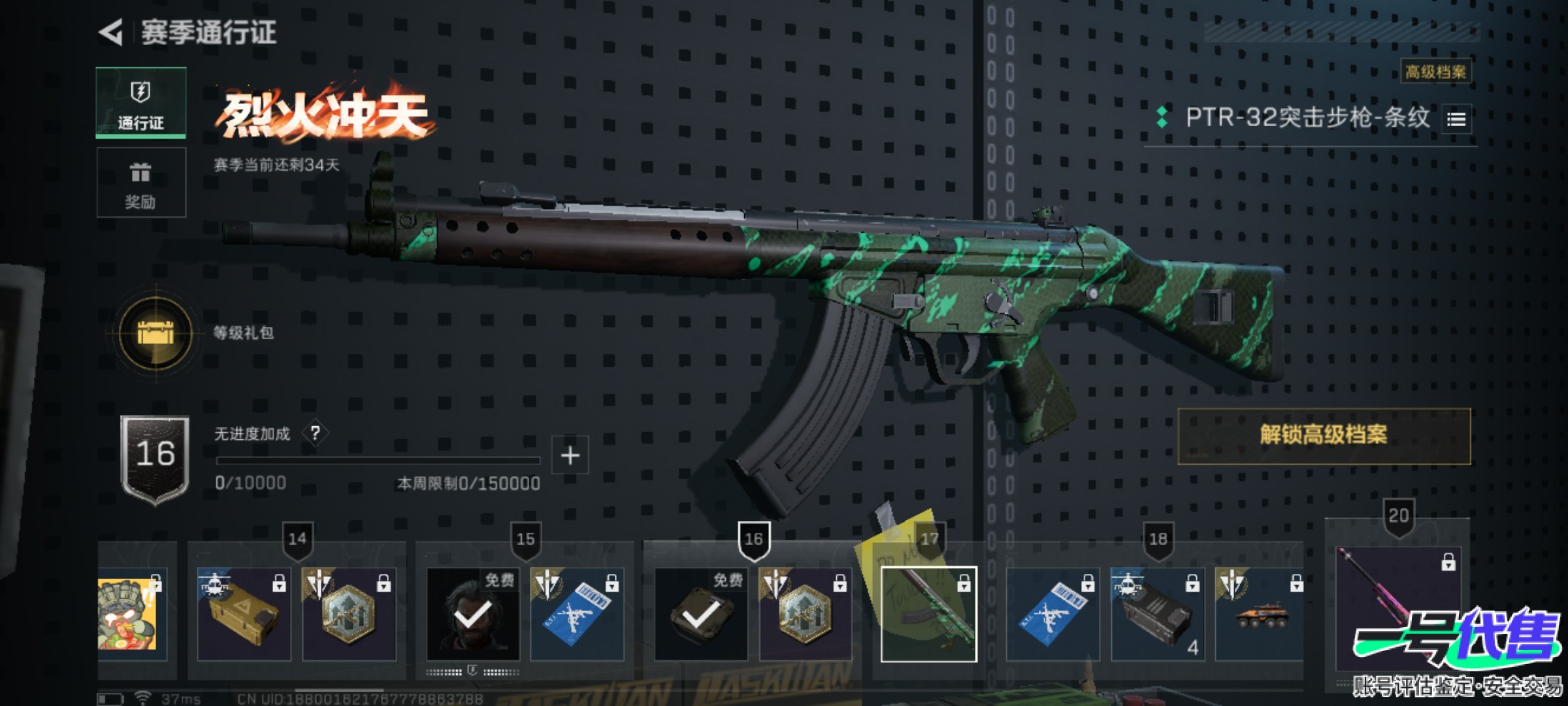The image size is (1568, 706).
Task: Show the 无进度加成 question mark help
Action: click(316, 433)
